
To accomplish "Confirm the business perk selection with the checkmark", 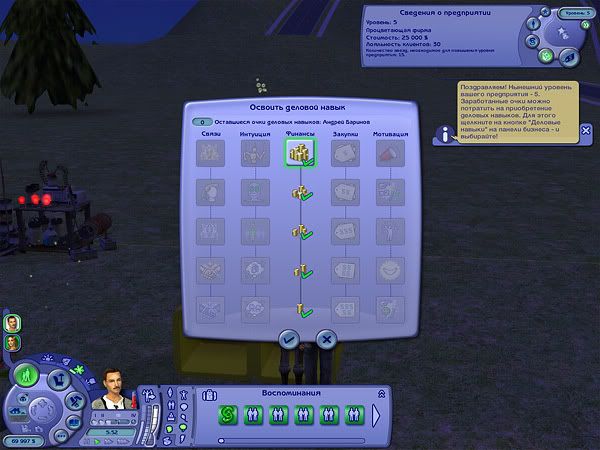I will [x=289, y=340].
